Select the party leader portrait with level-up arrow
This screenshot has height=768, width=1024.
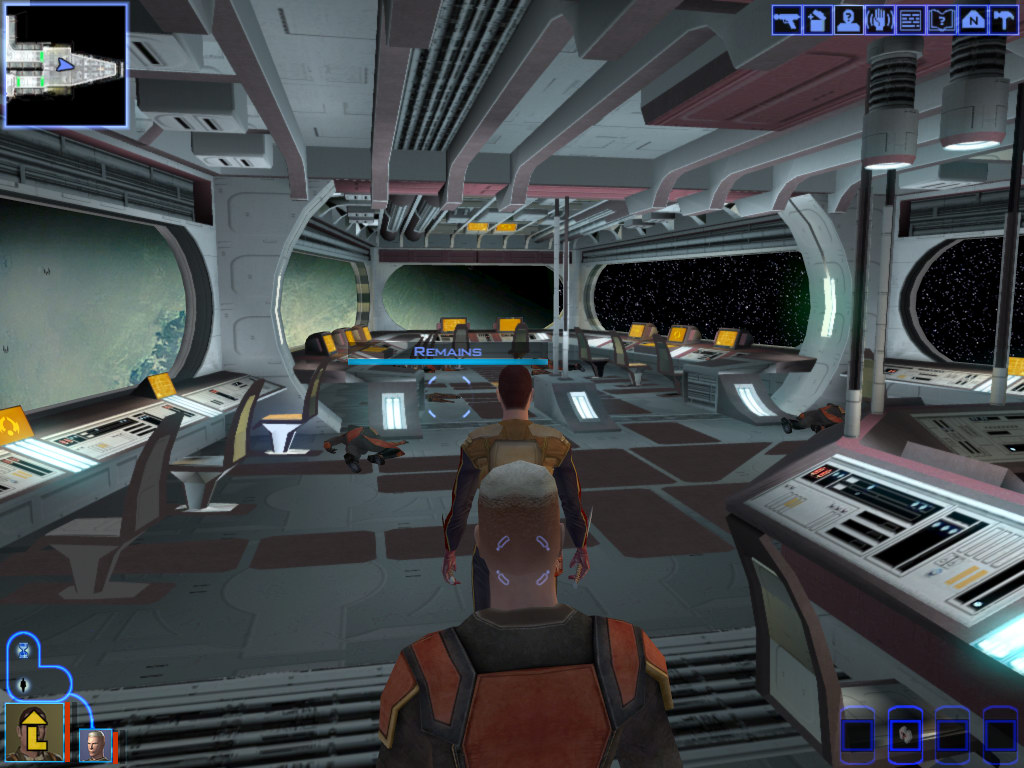35,733
